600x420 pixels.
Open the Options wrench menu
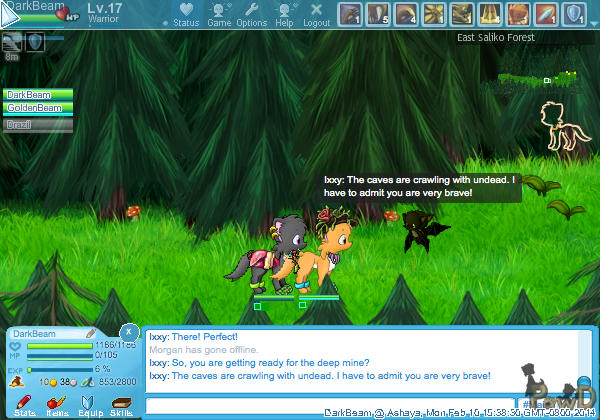tap(252, 14)
